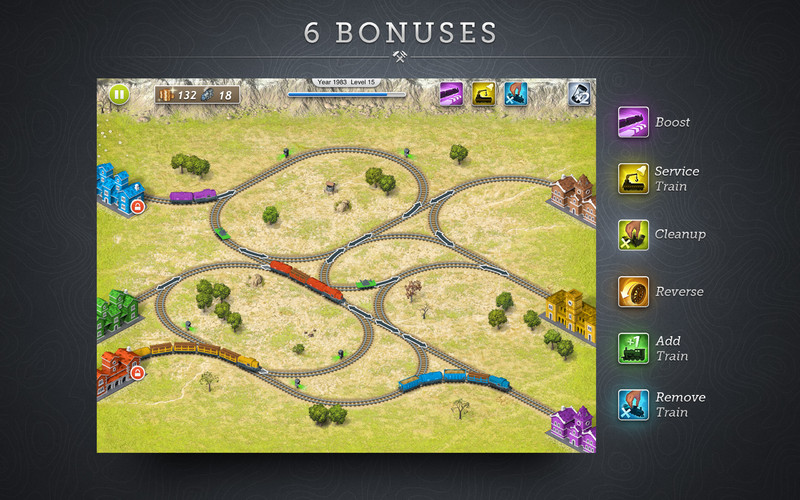Screen dimensions: 800x500
Task: Select the Cleanup bonus in the side list
Action: 633,235
